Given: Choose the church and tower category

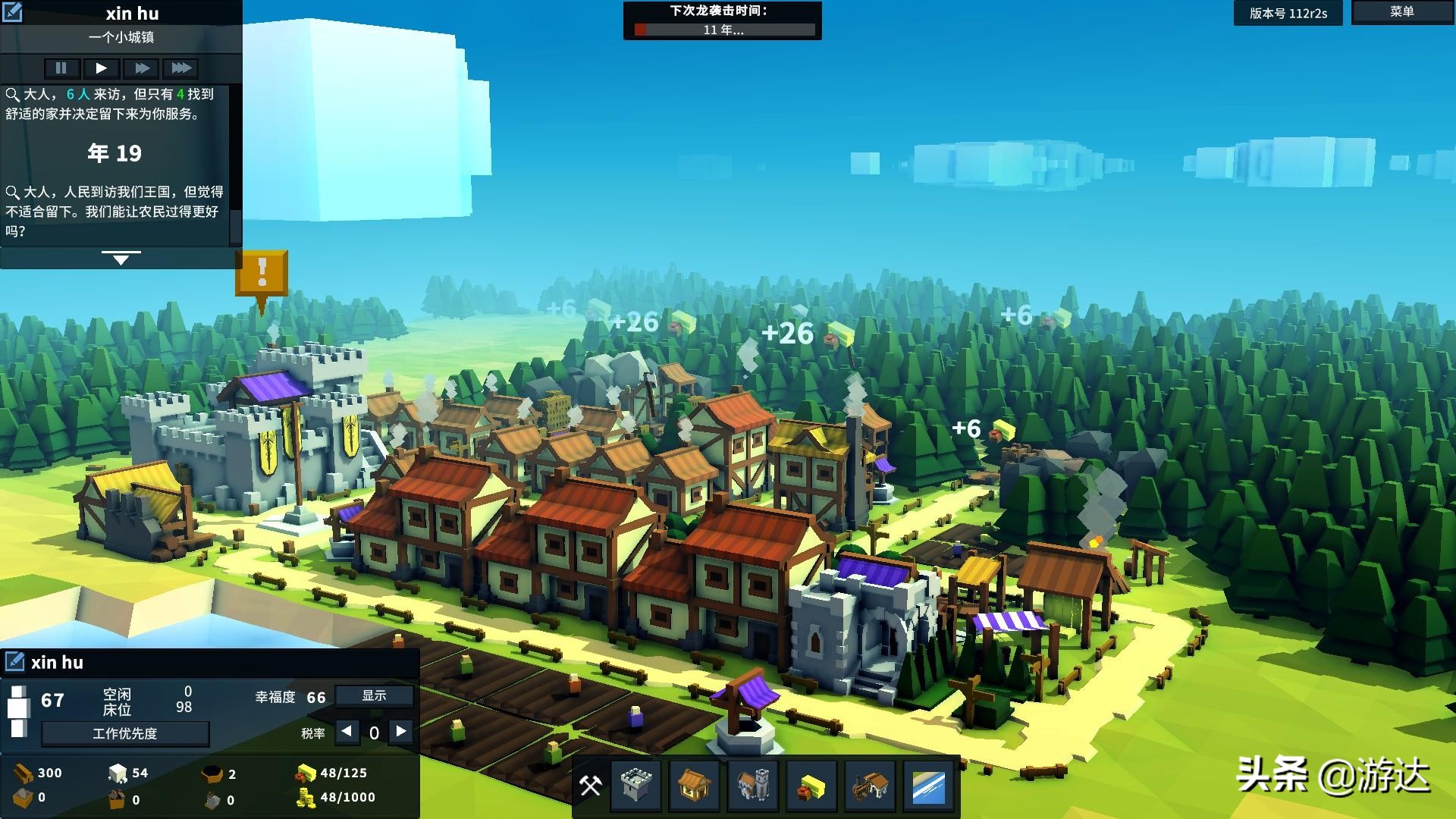Looking at the screenshot, I should (752, 786).
